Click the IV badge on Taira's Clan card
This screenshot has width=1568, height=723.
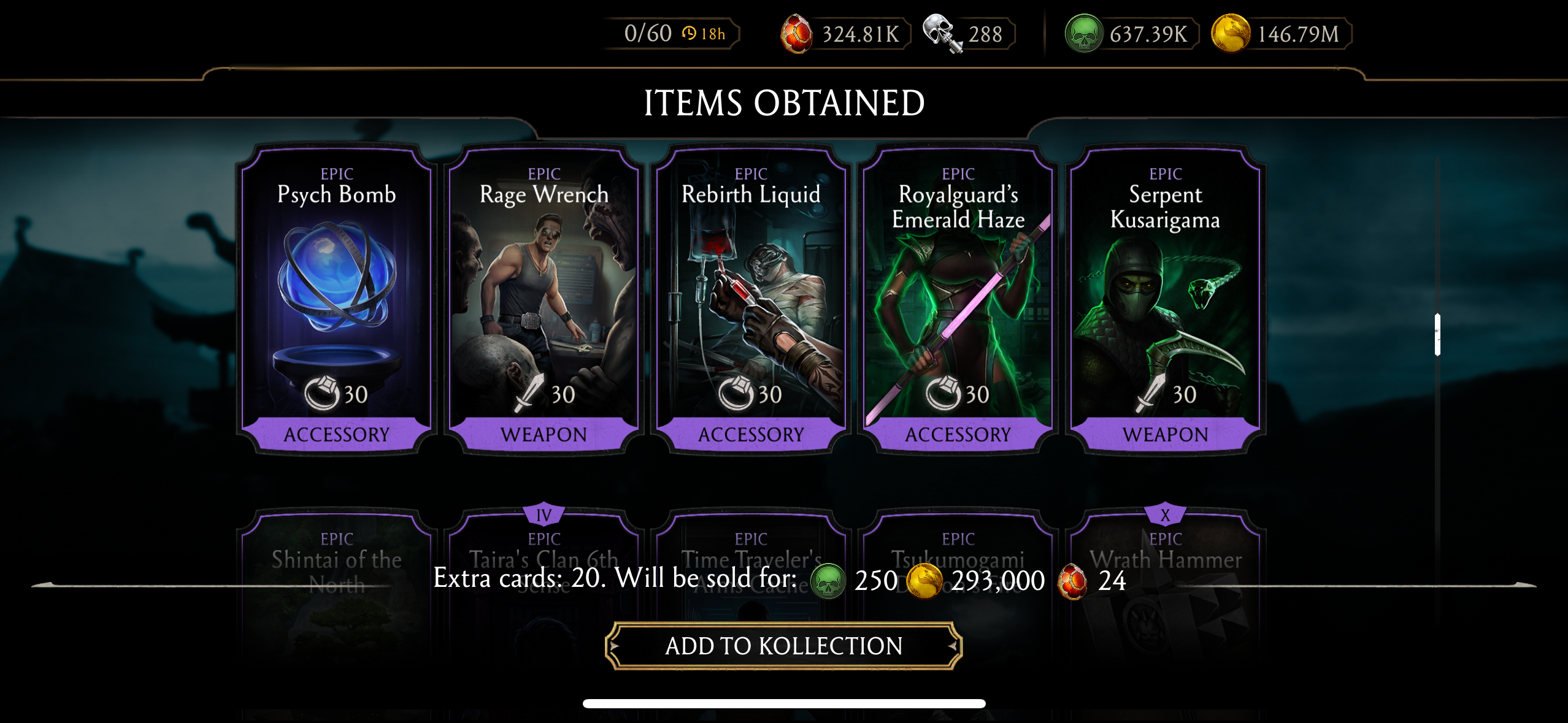pyautogui.click(x=542, y=515)
